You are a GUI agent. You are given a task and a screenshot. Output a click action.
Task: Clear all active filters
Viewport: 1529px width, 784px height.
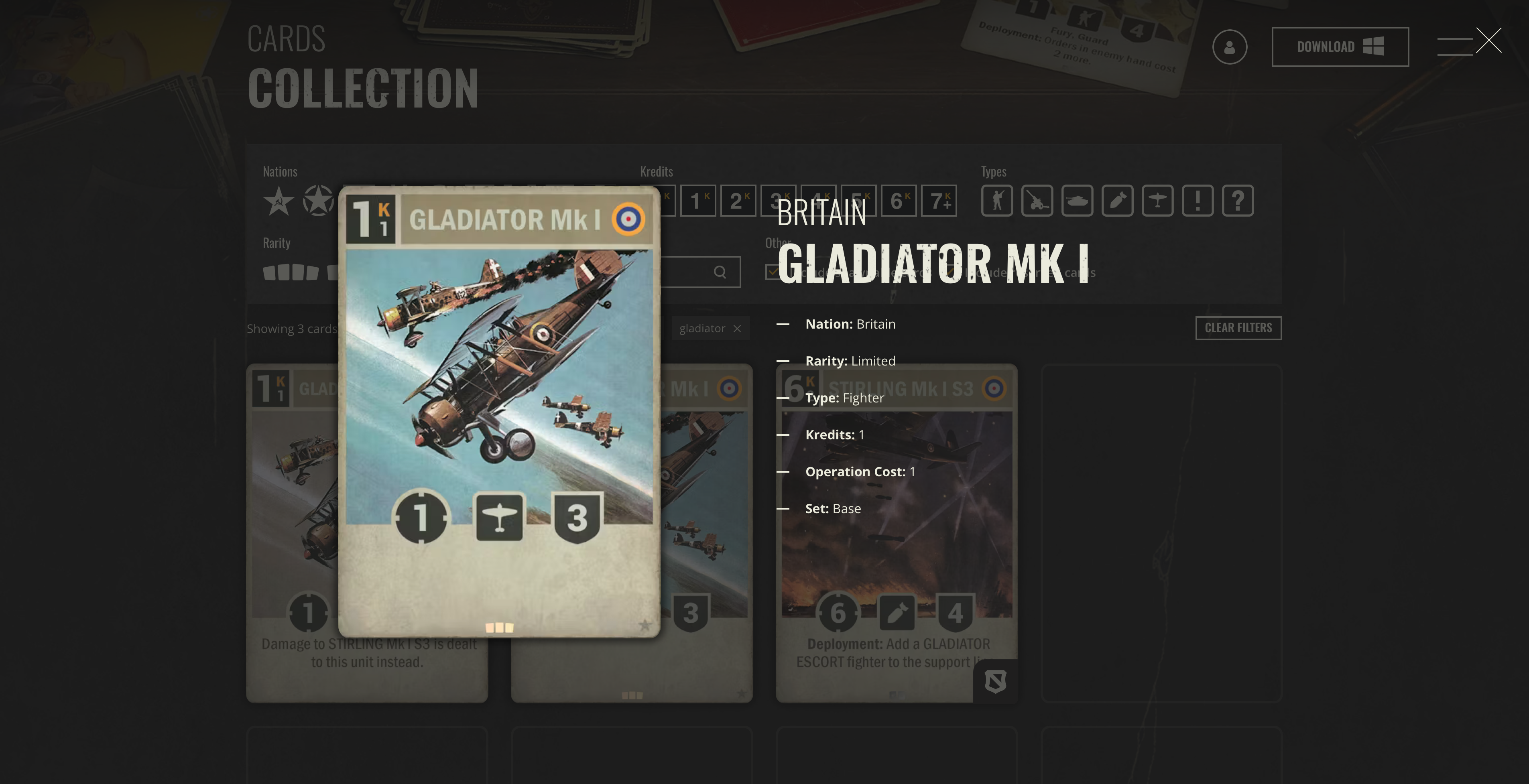click(x=1238, y=328)
